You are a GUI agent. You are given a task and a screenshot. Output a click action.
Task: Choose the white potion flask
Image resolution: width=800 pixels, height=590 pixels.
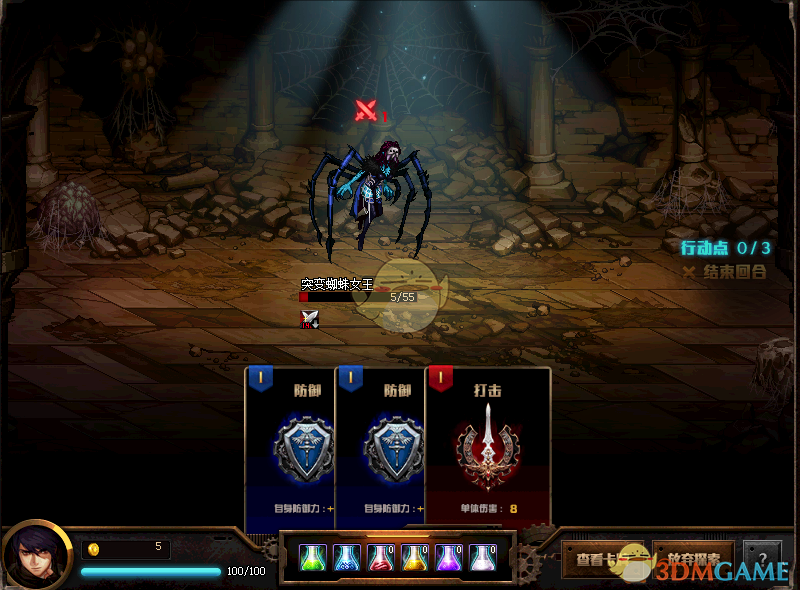point(483,557)
